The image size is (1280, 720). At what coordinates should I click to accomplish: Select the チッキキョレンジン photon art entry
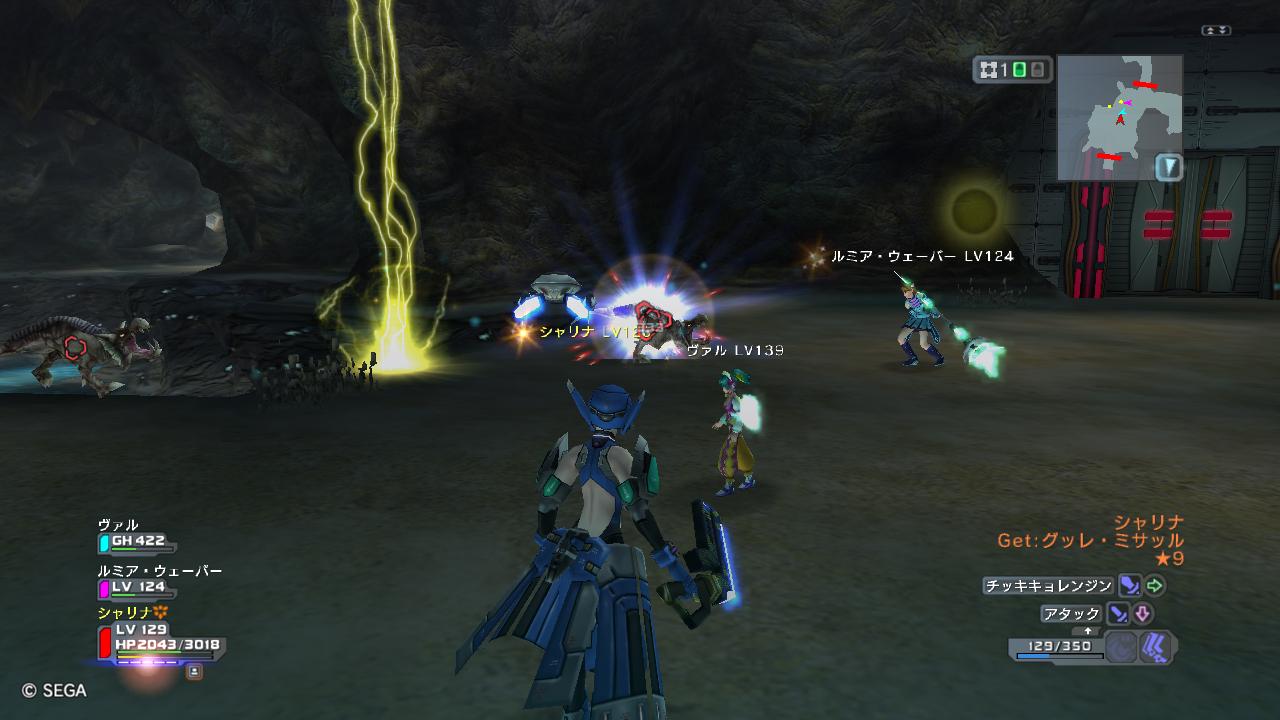[x=1048, y=586]
